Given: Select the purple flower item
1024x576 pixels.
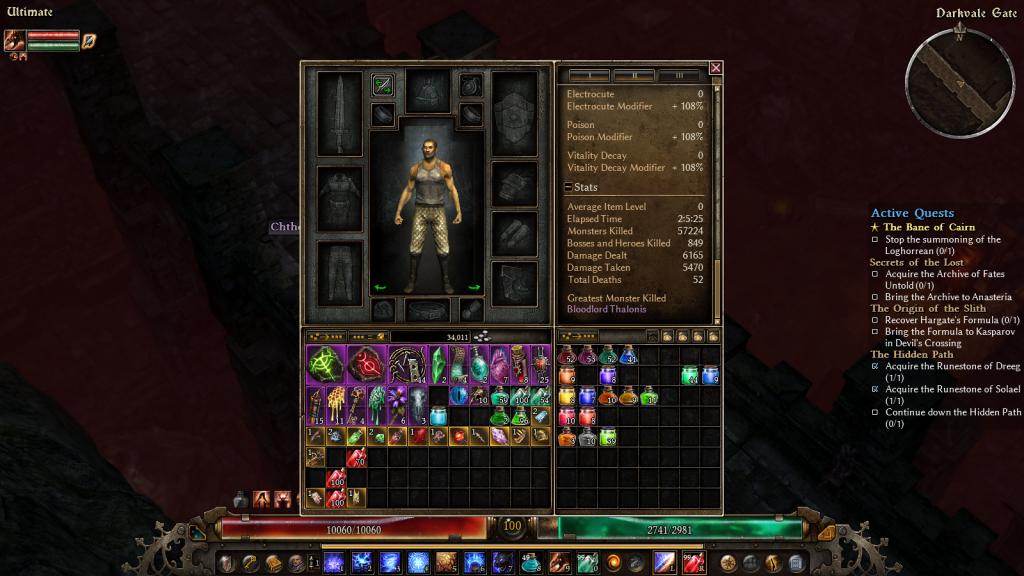Looking at the screenshot, I should [397, 402].
